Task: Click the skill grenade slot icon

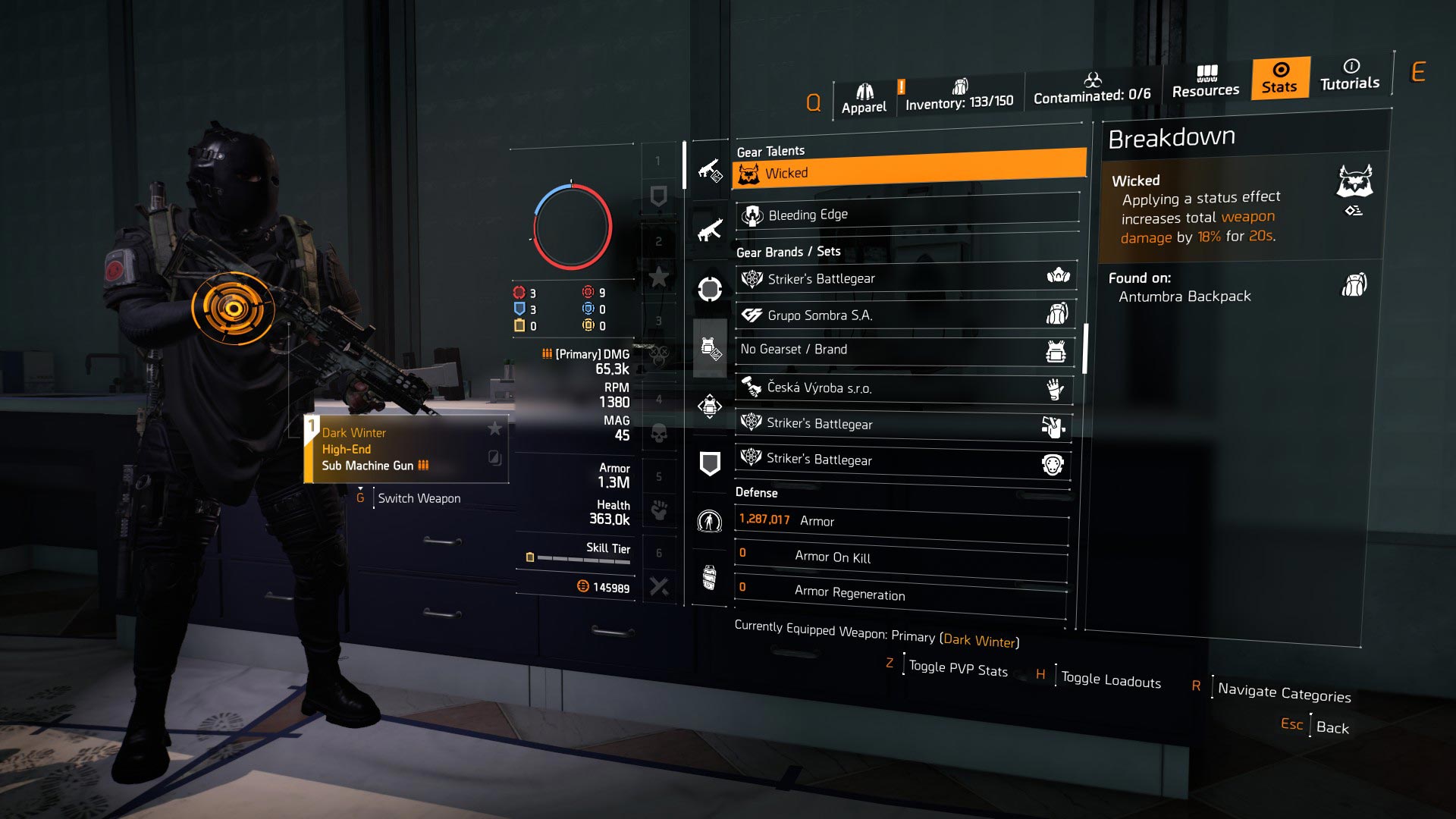Action: tap(709, 578)
